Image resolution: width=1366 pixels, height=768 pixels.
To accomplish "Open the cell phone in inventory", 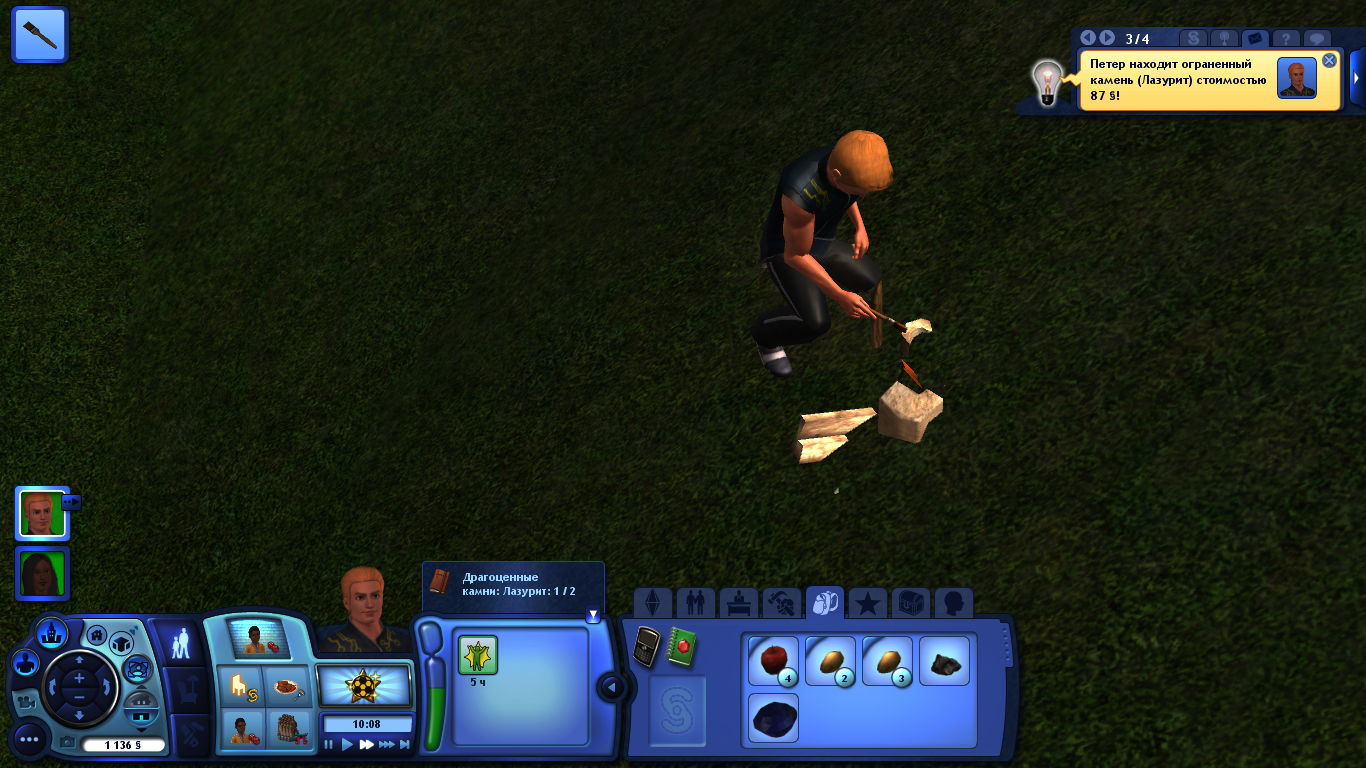I will (647, 647).
